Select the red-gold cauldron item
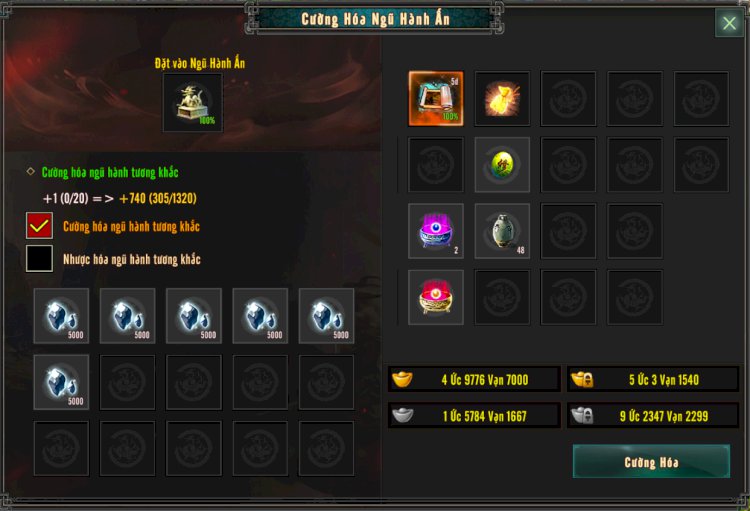 436,297
